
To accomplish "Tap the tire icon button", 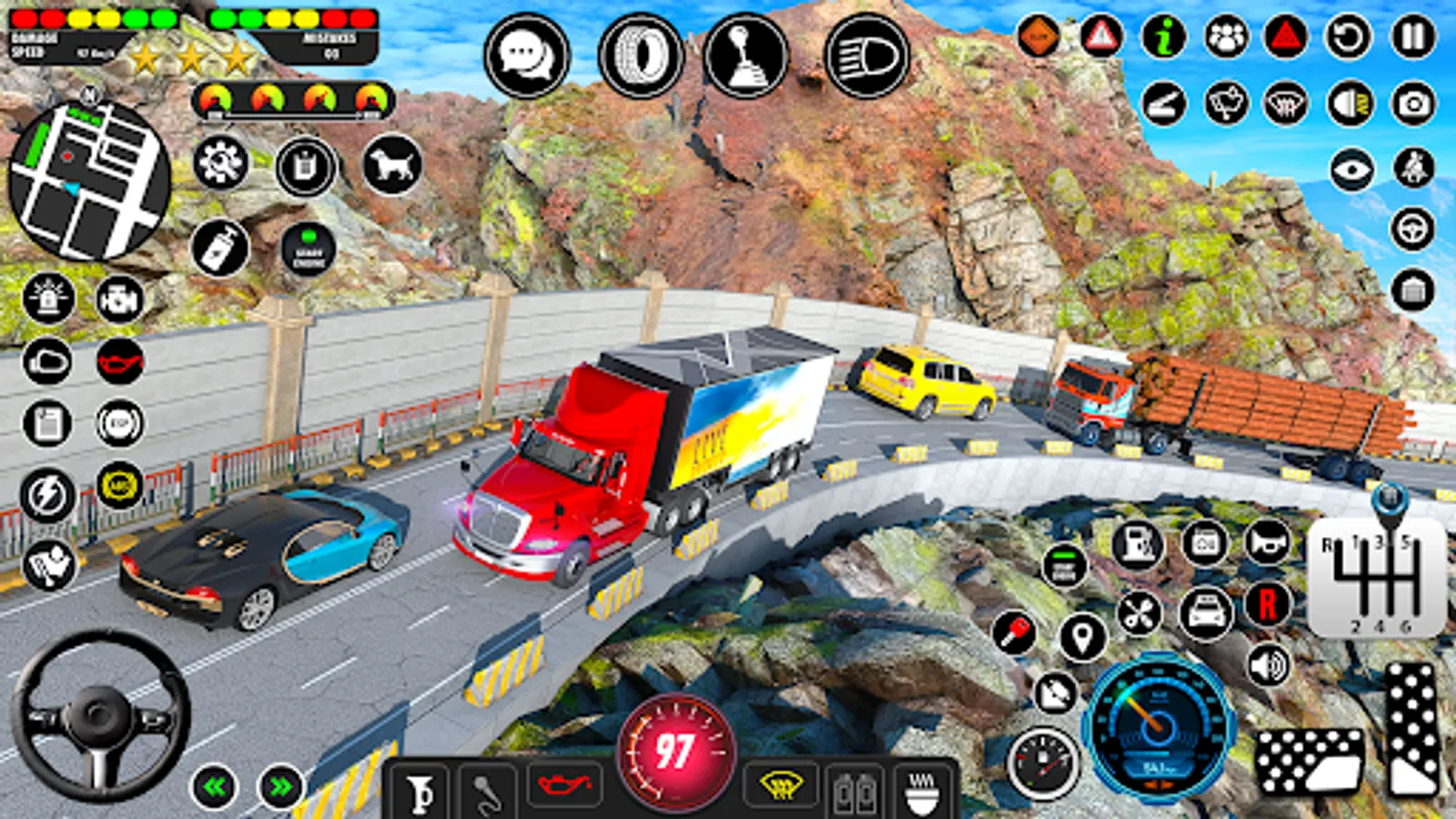I will click(x=642, y=56).
